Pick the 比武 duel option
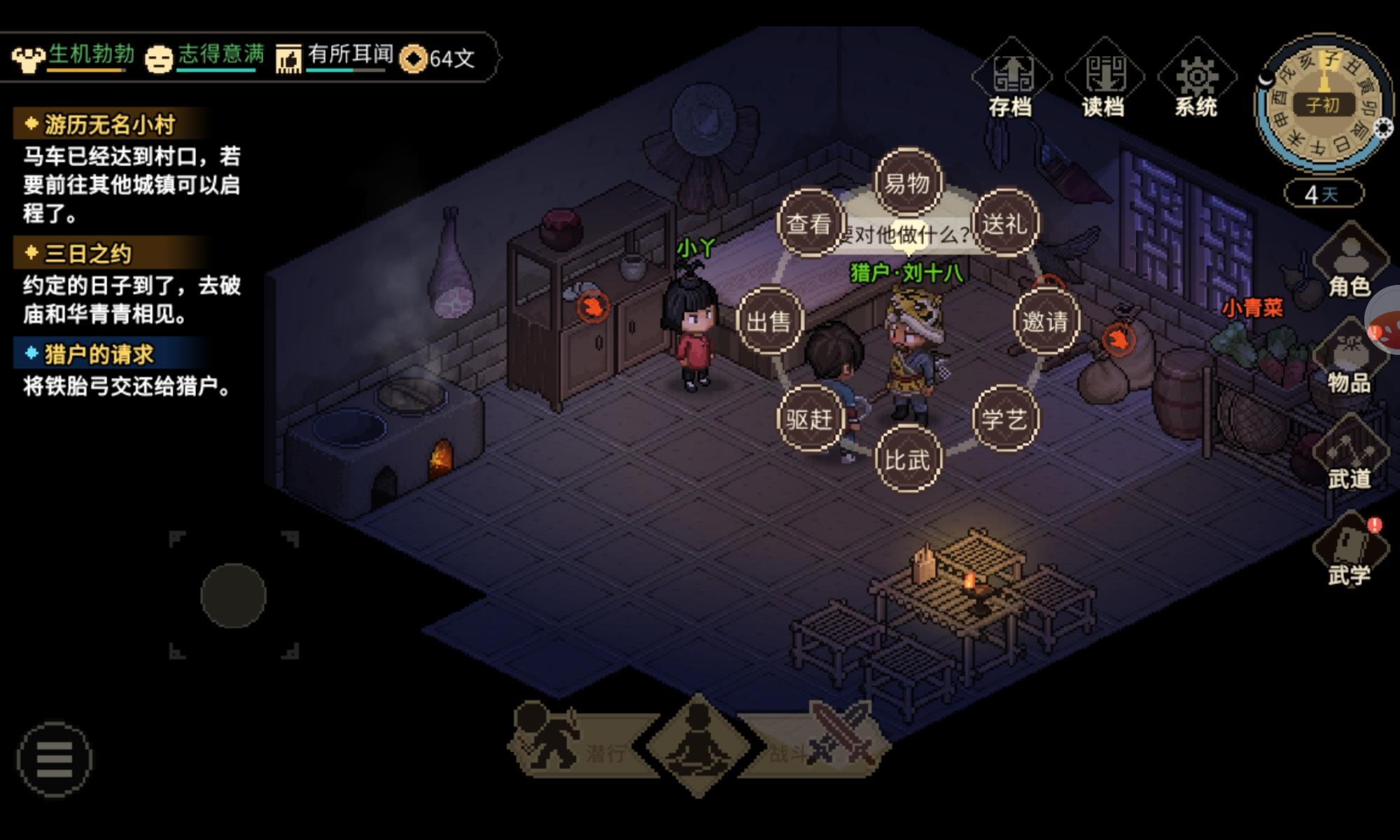This screenshot has height=840, width=1400. [908, 459]
